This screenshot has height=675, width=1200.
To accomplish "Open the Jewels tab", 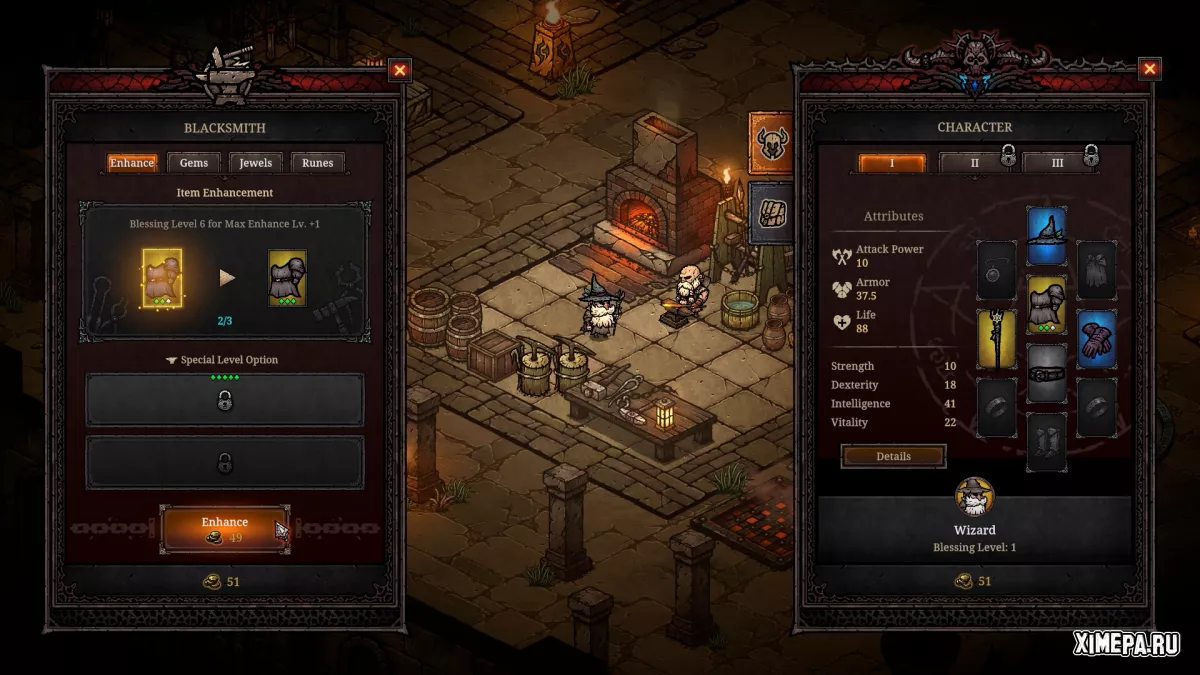I will (x=256, y=163).
